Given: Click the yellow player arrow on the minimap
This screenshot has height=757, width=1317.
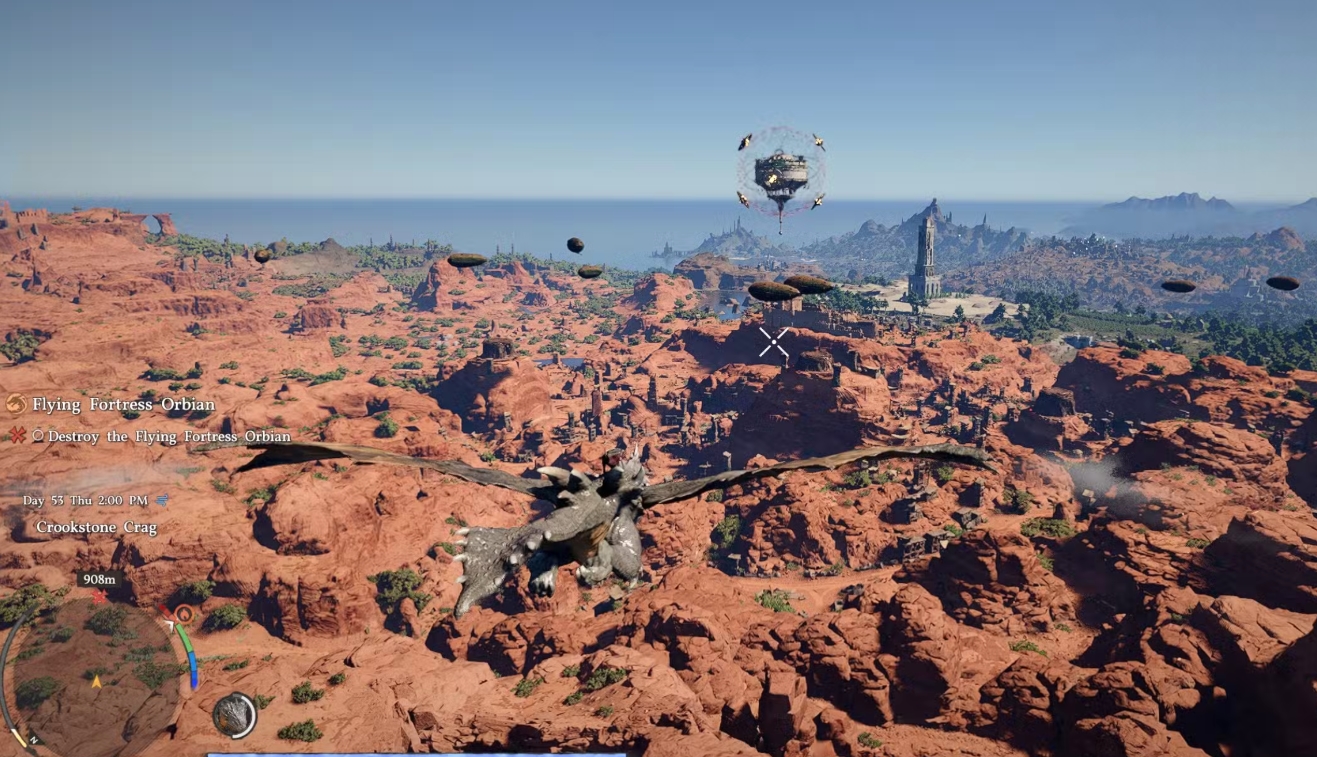Looking at the screenshot, I should pyautogui.click(x=96, y=680).
